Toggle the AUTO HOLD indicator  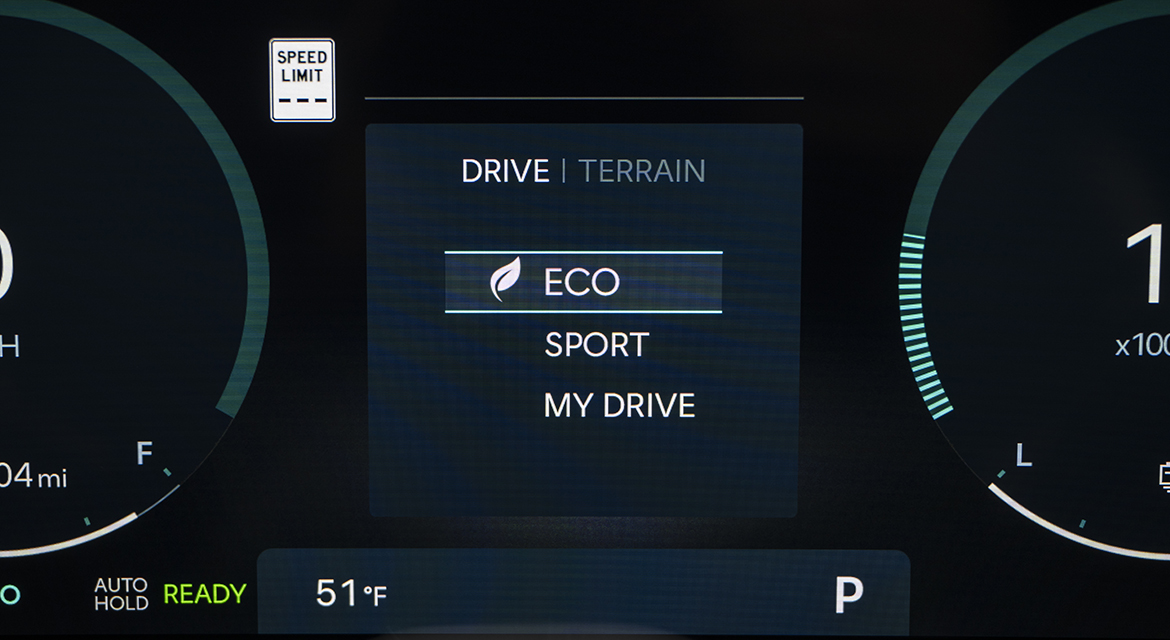pos(121,594)
